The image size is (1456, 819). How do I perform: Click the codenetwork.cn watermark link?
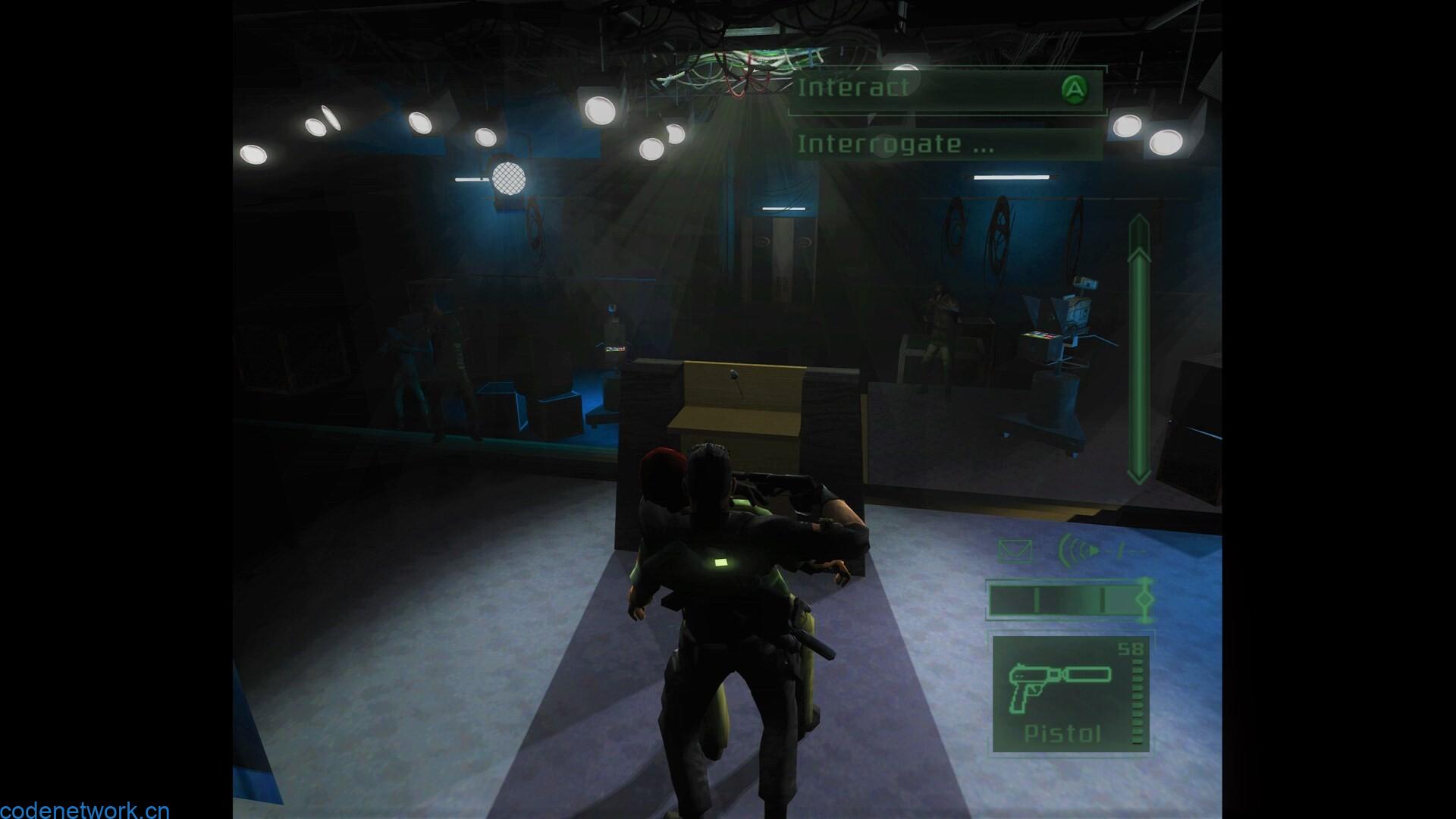[85, 811]
